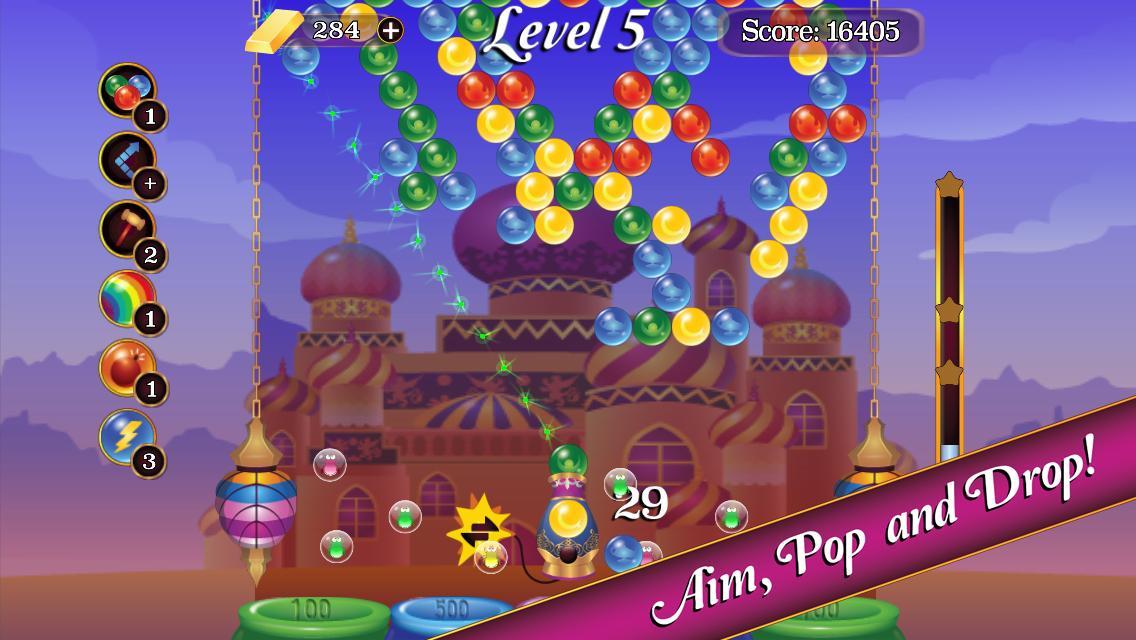Viewport: 1136px width, 640px height.
Task: Activate the multi-color bubbles booster
Action: (127, 92)
